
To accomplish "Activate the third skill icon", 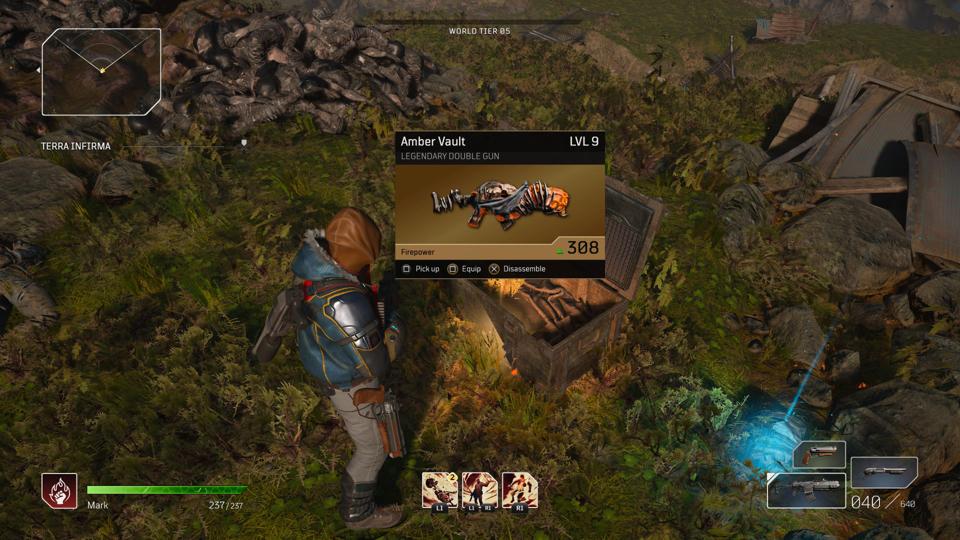I will (520, 491).
